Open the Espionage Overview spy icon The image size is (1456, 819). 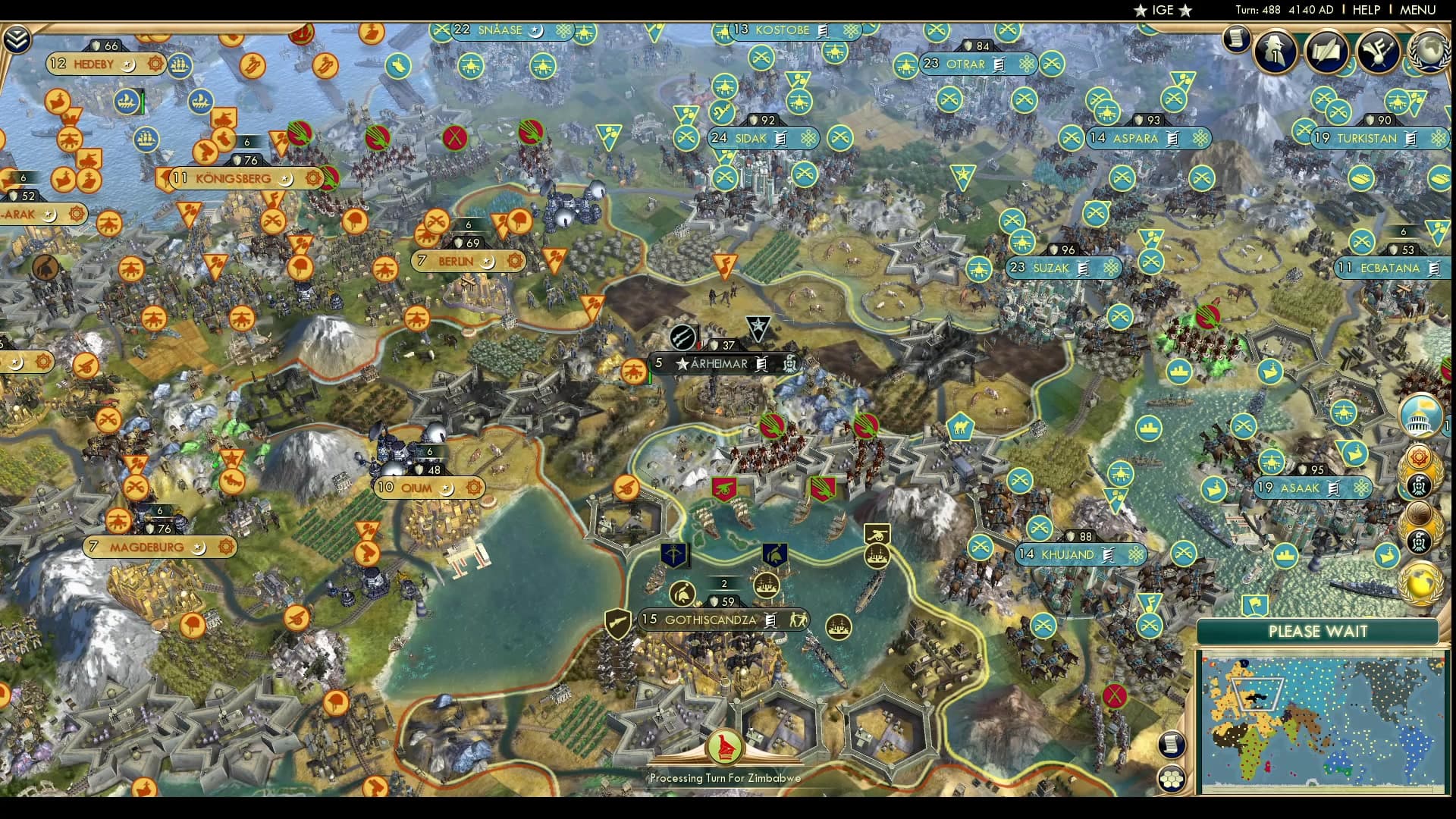pos(1275,52)
